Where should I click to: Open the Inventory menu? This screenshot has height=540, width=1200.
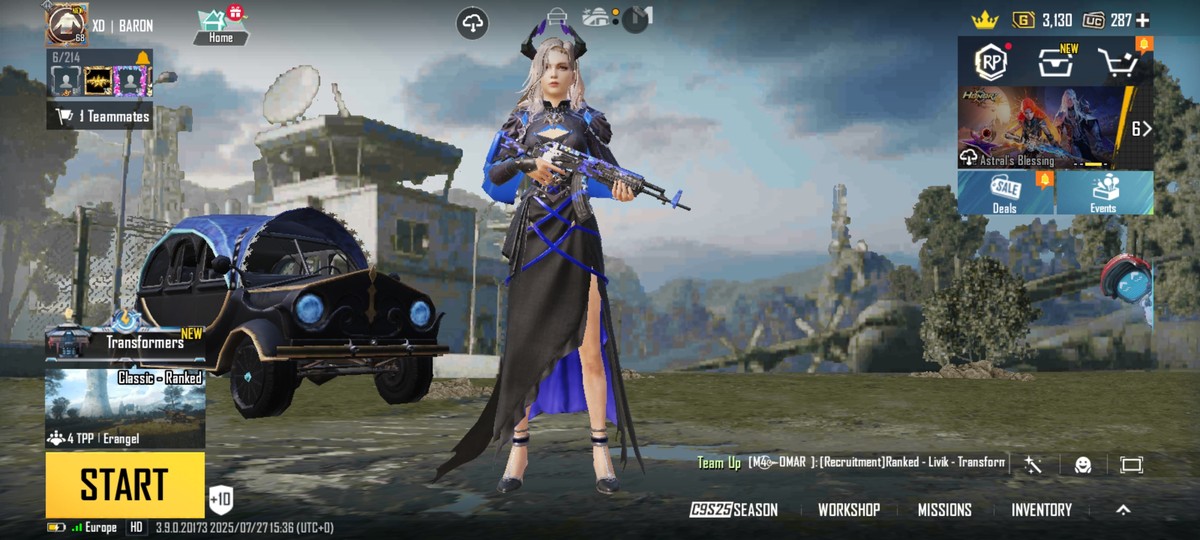tap(1041, 510)
